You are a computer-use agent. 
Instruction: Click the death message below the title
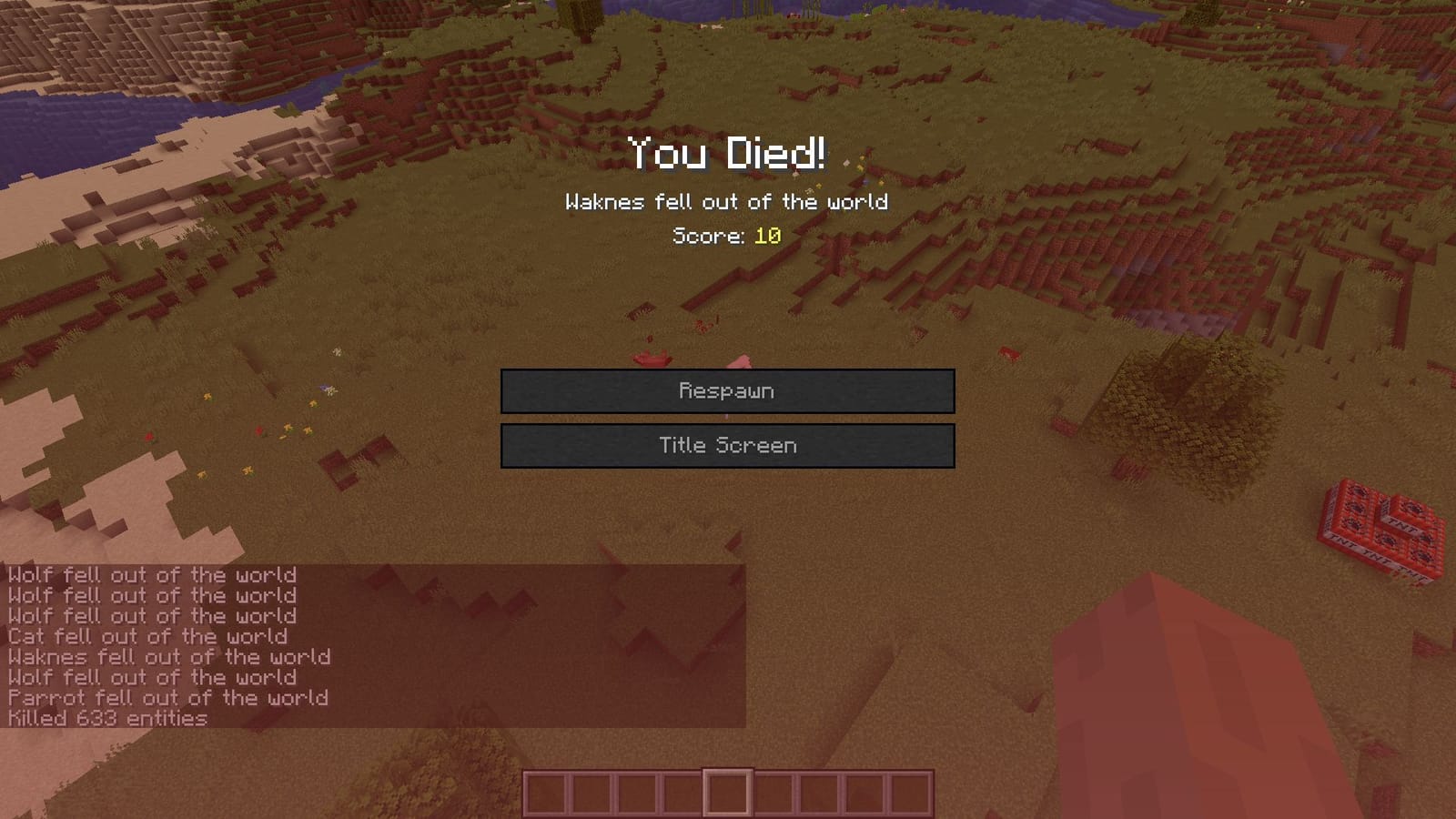[x=726, y=203]
